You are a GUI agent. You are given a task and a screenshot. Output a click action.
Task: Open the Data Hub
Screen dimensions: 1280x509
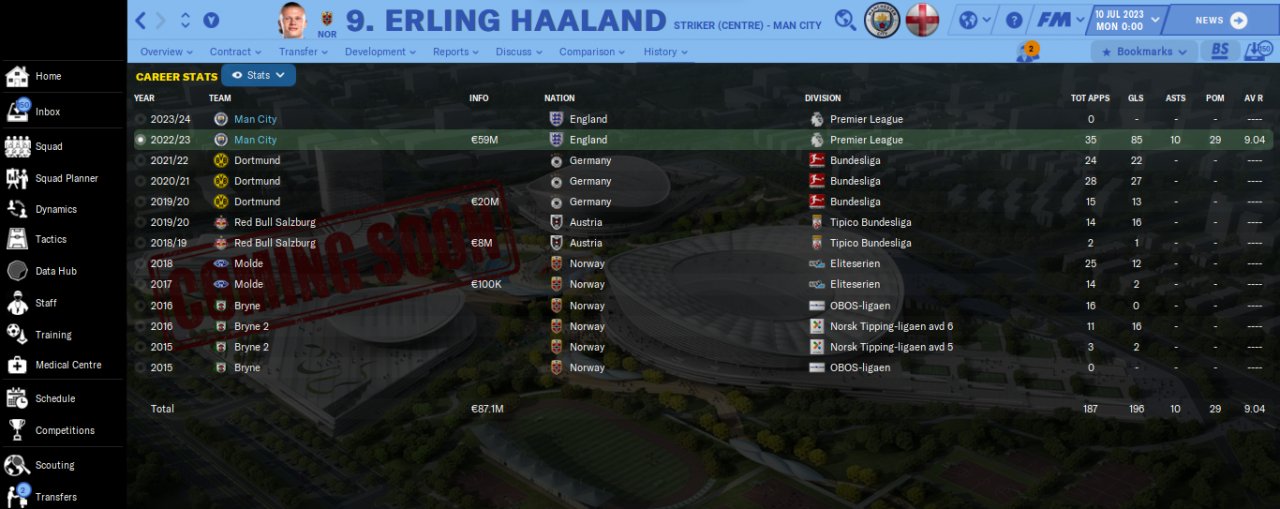[55, 271]
